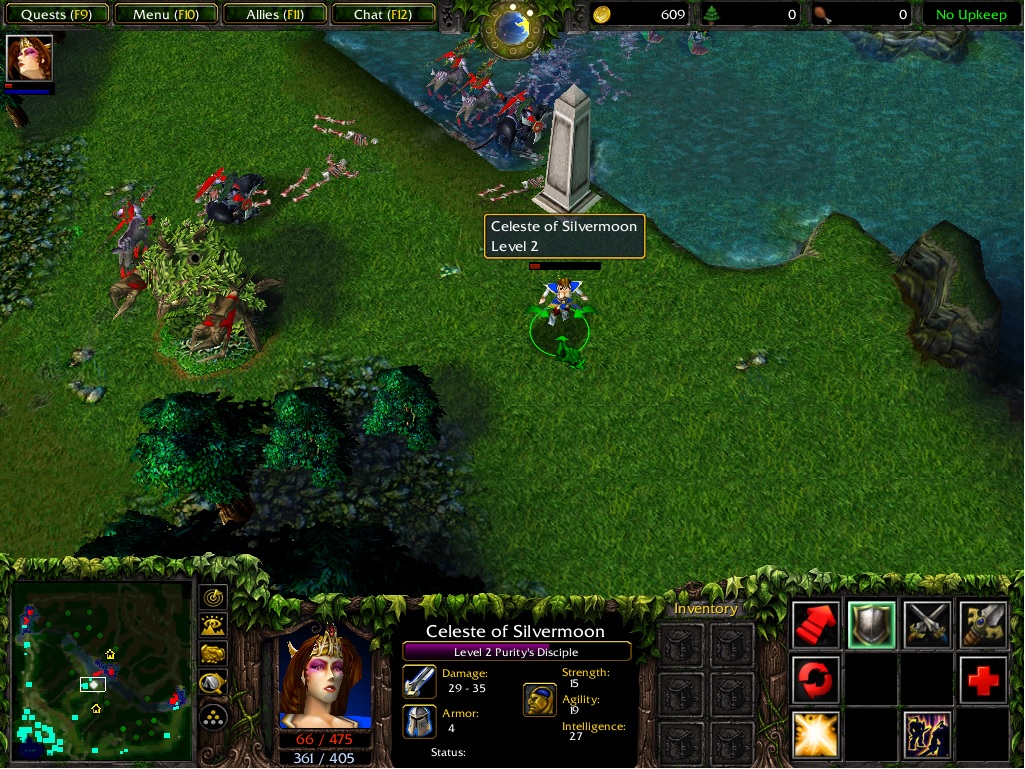The image size is (1025, 769).
Task: Activate the purple silhouetted figures ability
Action: pos(927,735)
